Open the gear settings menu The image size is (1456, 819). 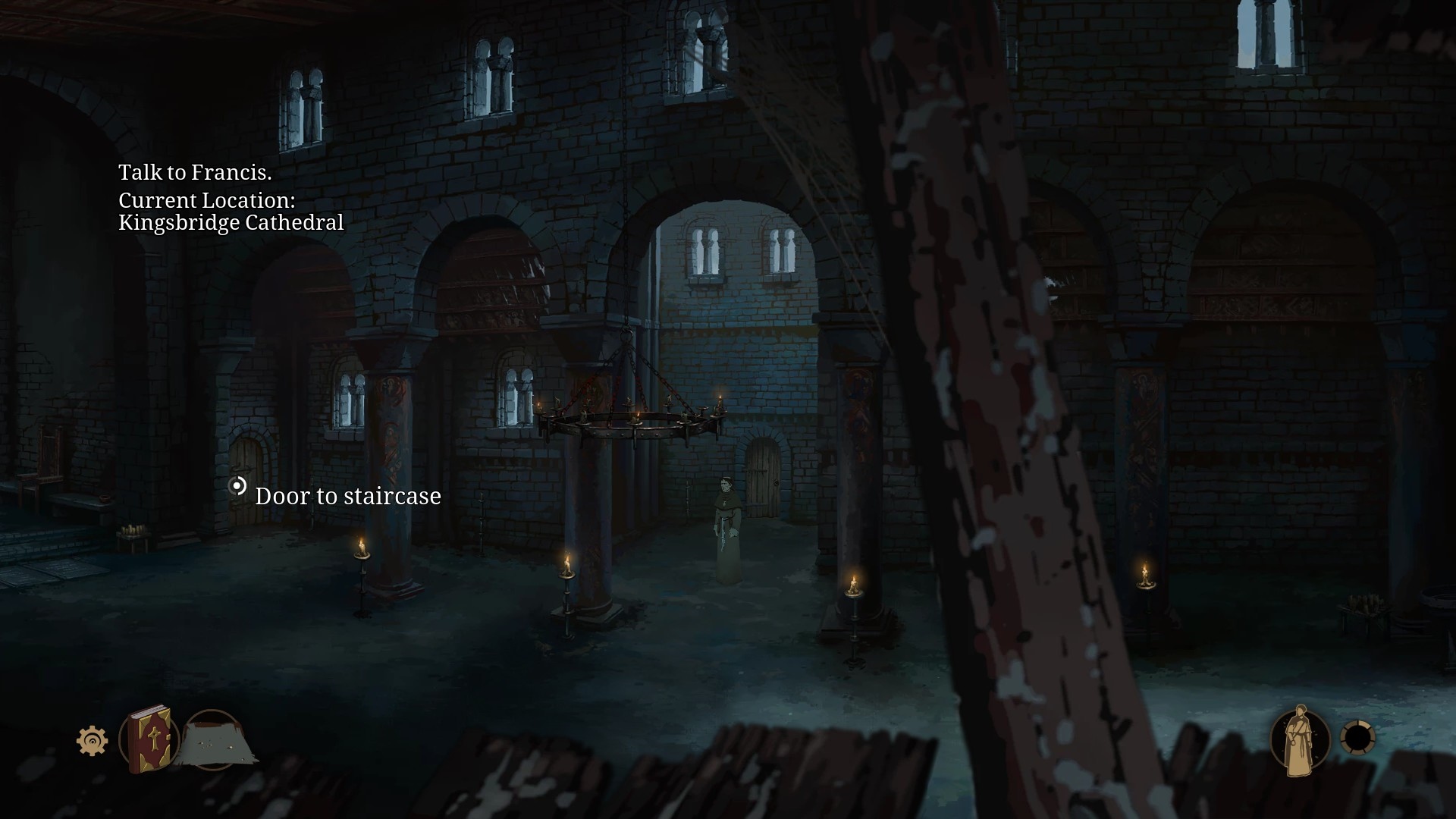click(x=92, y=740)
